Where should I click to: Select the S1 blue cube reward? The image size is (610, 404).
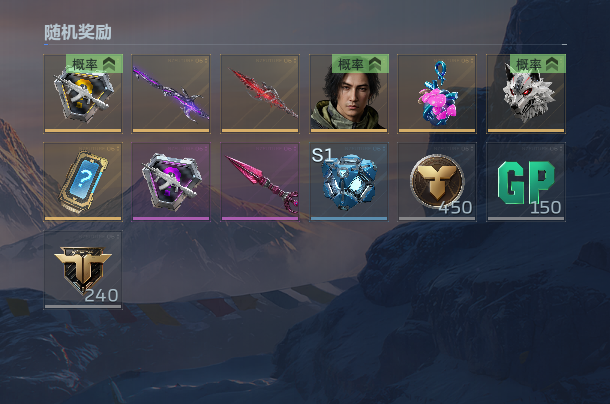point(348,181)
